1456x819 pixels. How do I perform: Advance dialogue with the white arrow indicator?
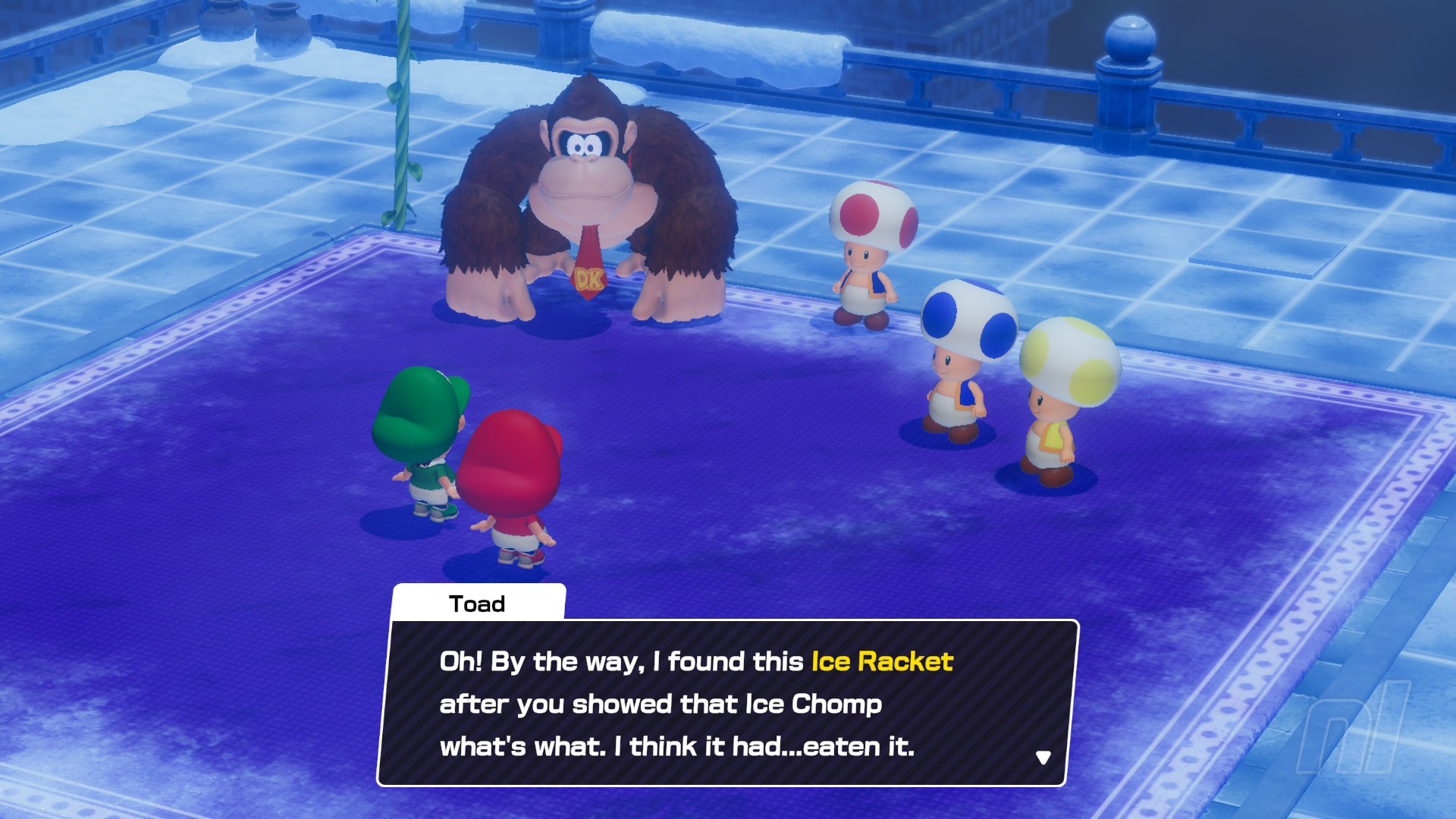click(x=1043, y=758)
